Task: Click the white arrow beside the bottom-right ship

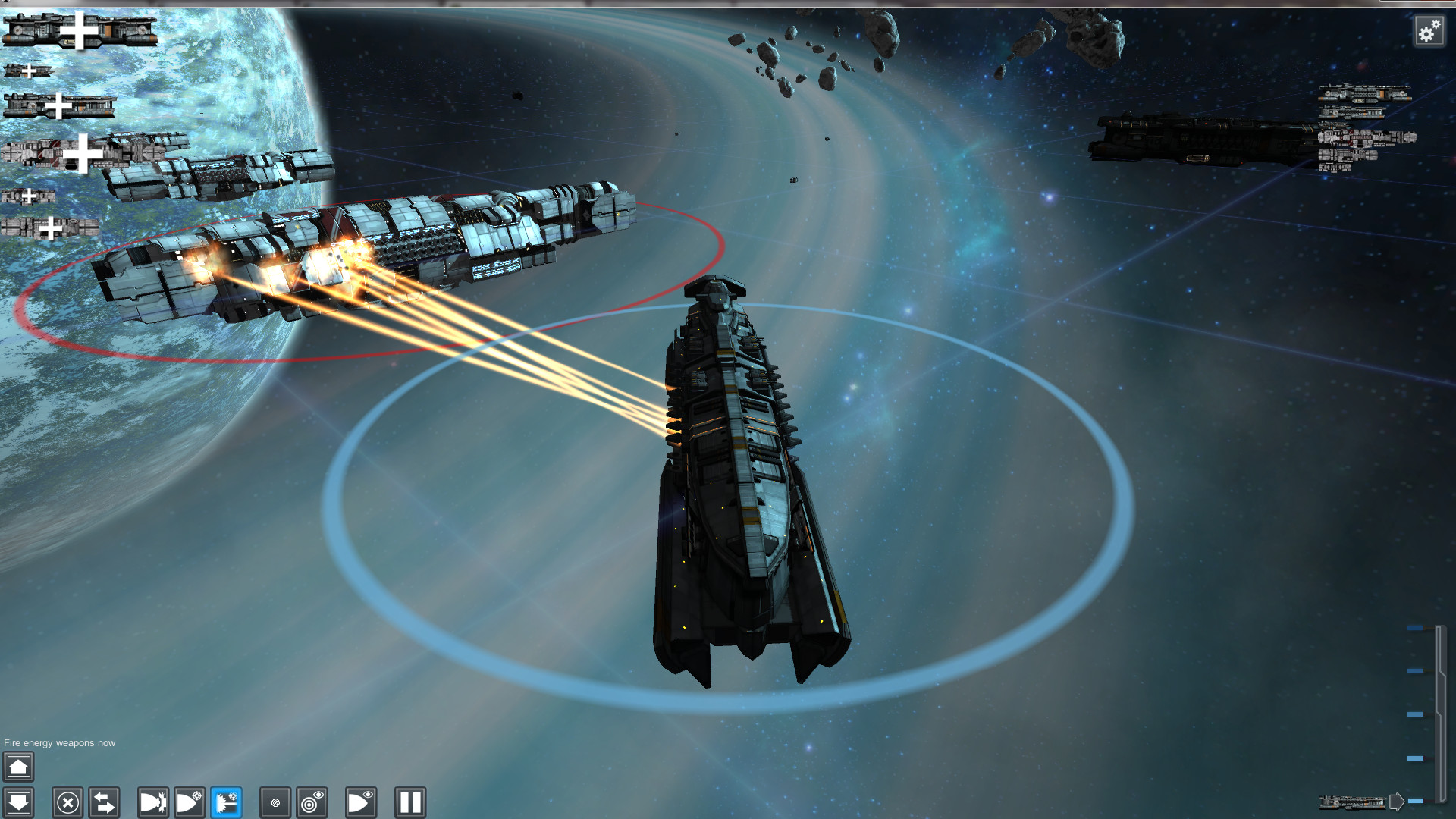Action: pyautogui.click(x=1396, y=801)
